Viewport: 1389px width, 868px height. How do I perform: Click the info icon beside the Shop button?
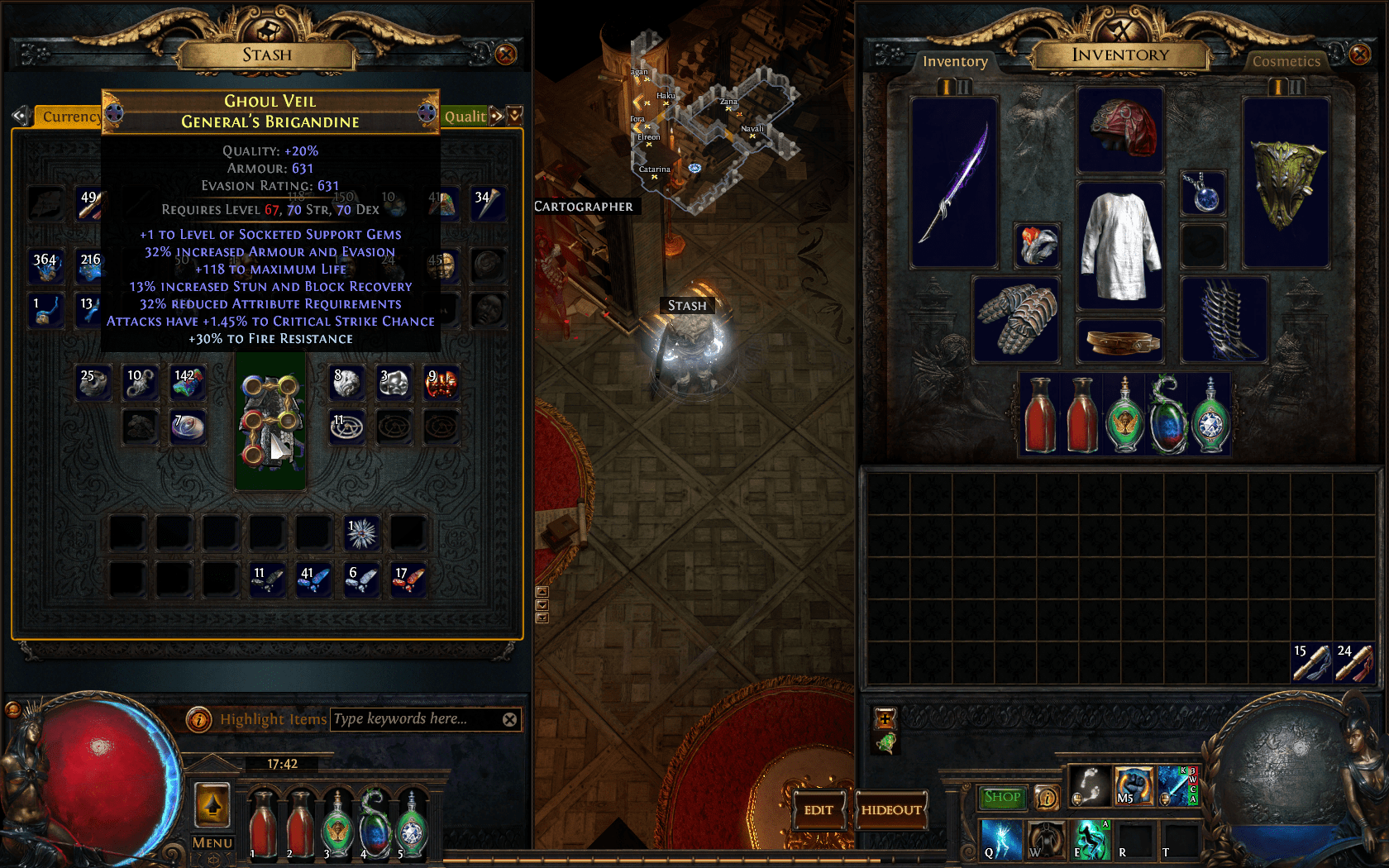[1047, 797]
